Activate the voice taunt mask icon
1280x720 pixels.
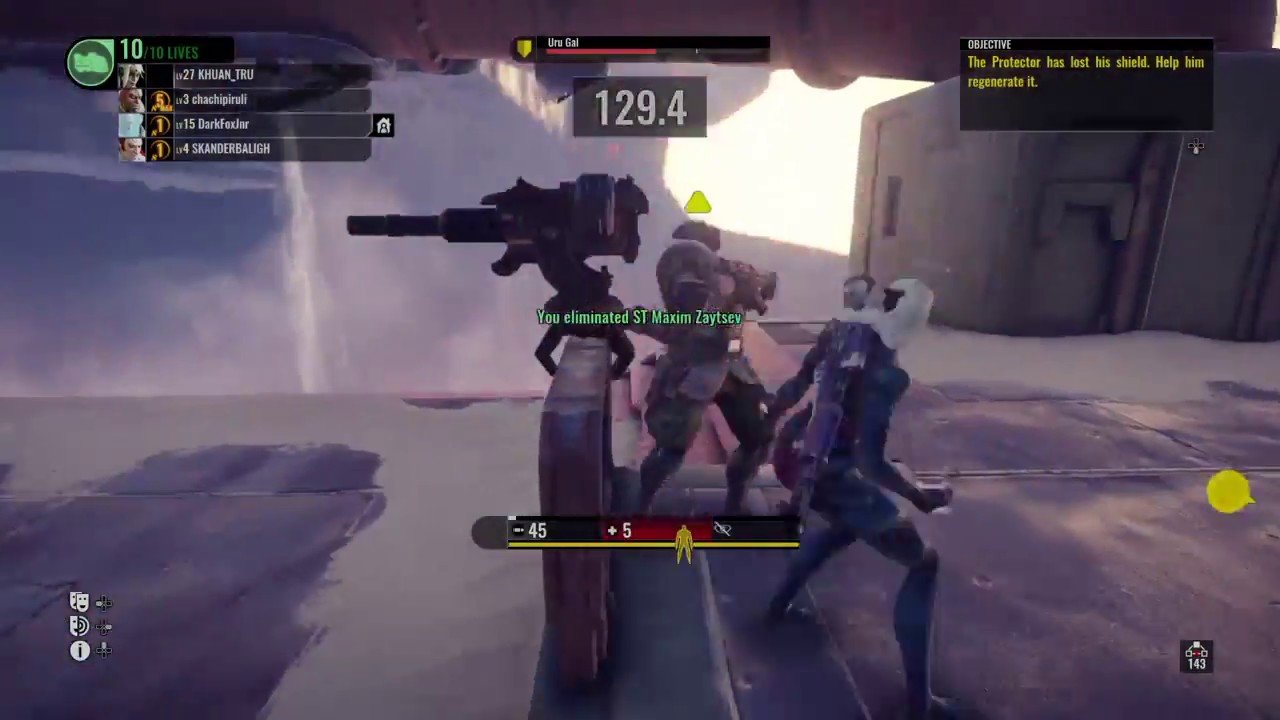[79, 626]
